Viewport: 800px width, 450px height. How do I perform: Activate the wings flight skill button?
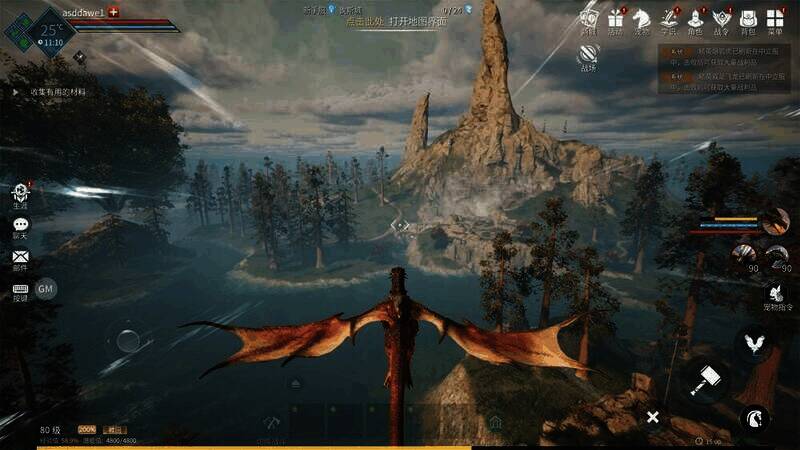tap(754, 343)
